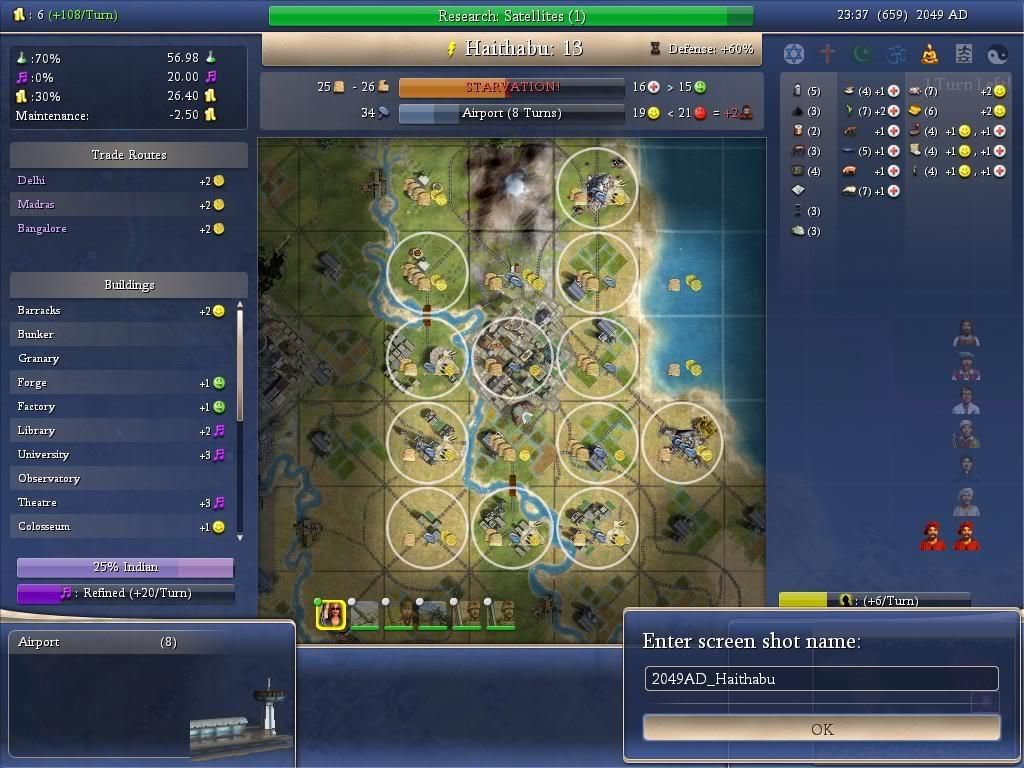Click the culture Refined progress bar
The width and height of the screenshot is (1024, 768).
[x=125, y=593]
